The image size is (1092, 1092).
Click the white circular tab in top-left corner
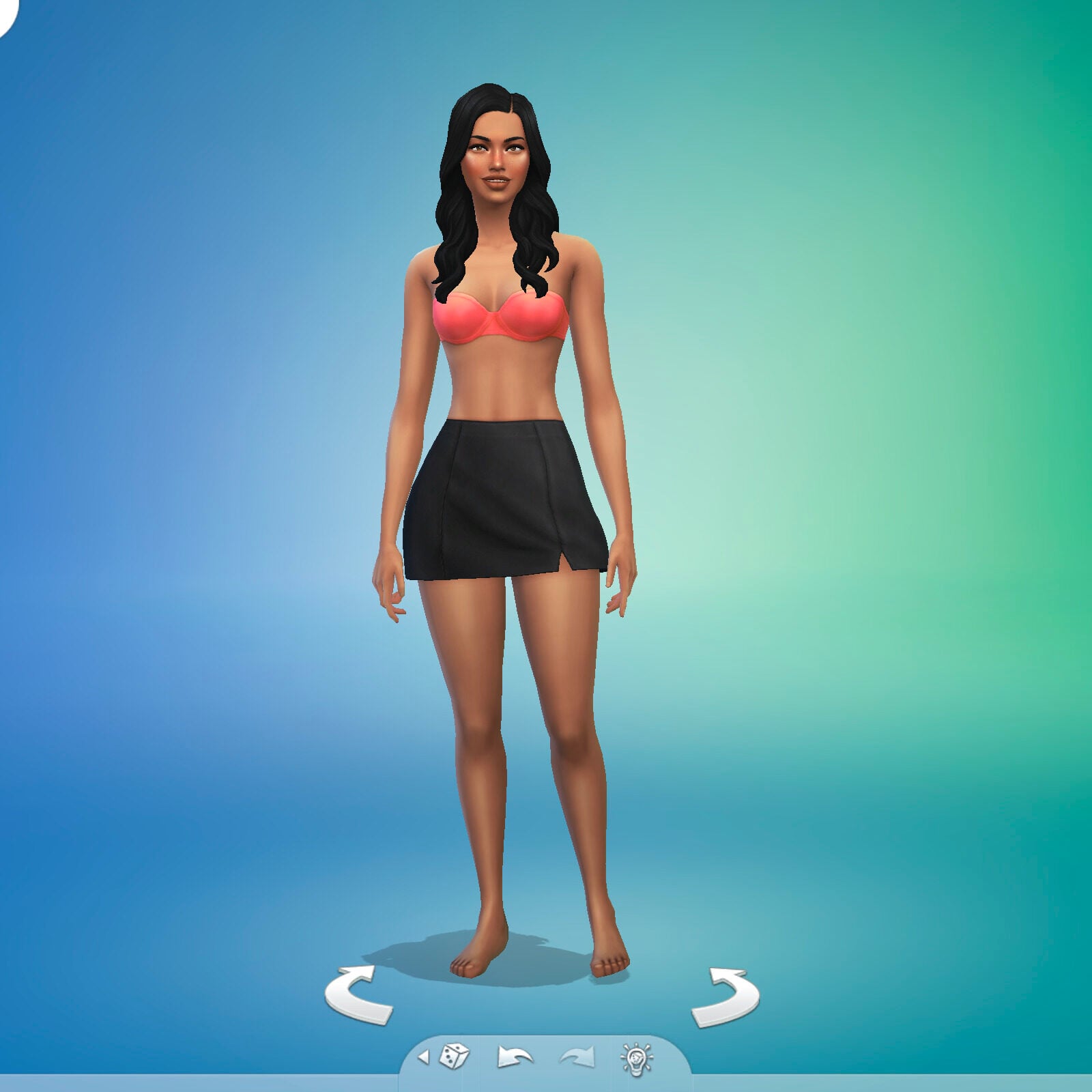click(5, 10)
